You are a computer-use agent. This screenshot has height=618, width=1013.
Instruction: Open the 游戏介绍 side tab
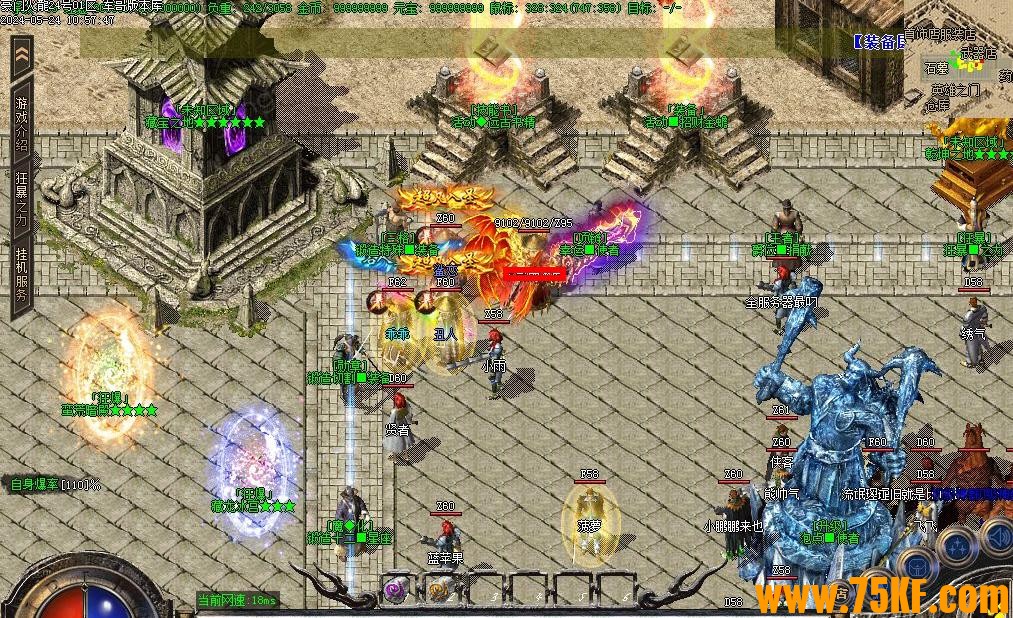(x=22, y=116)
